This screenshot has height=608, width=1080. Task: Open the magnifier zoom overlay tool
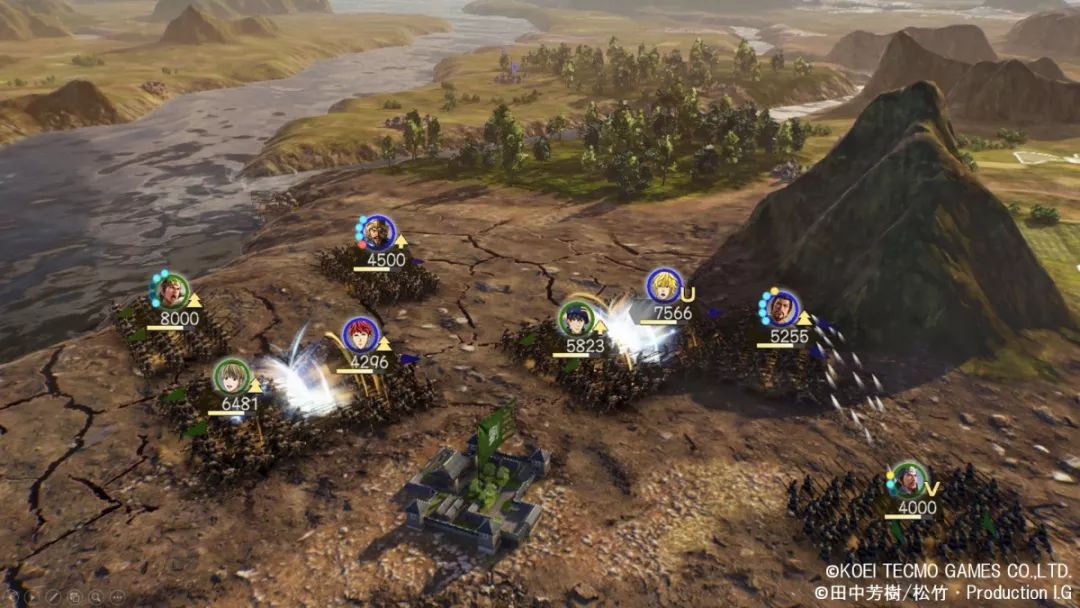click(x=96, y=597)
